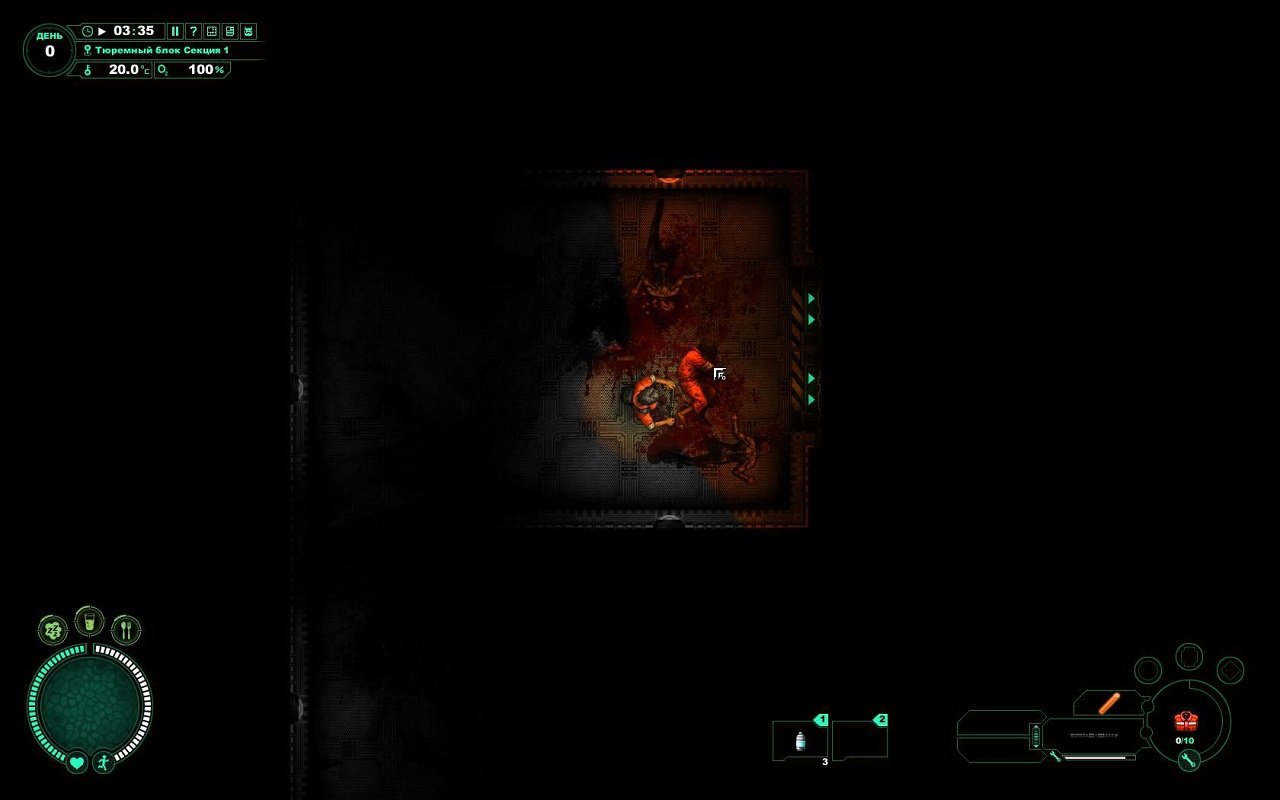Click the ammo selector up-down arrows
Viewport: 1280px width, 800px height.
point(1035,735)
